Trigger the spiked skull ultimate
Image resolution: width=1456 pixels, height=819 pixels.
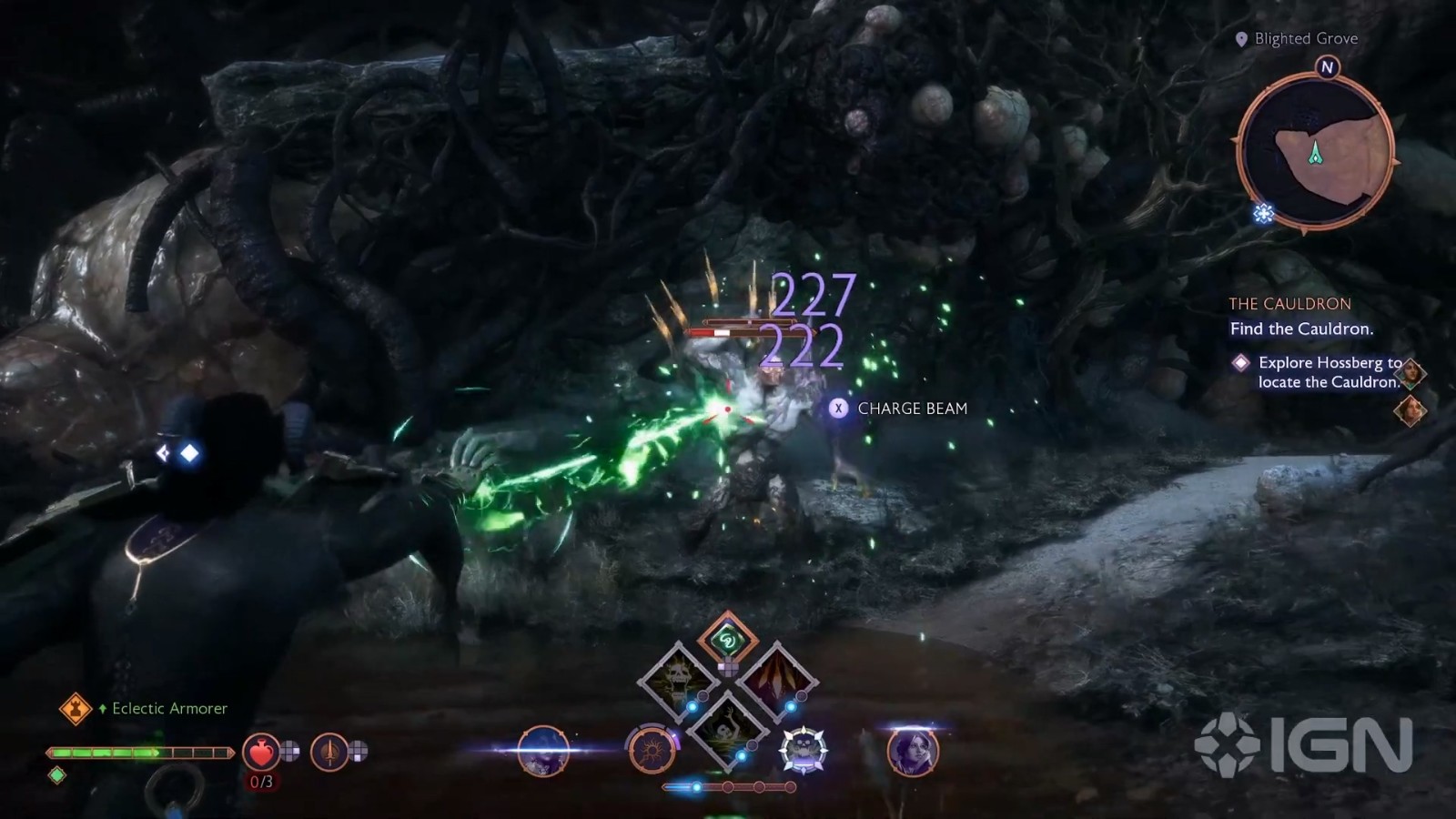803,751
